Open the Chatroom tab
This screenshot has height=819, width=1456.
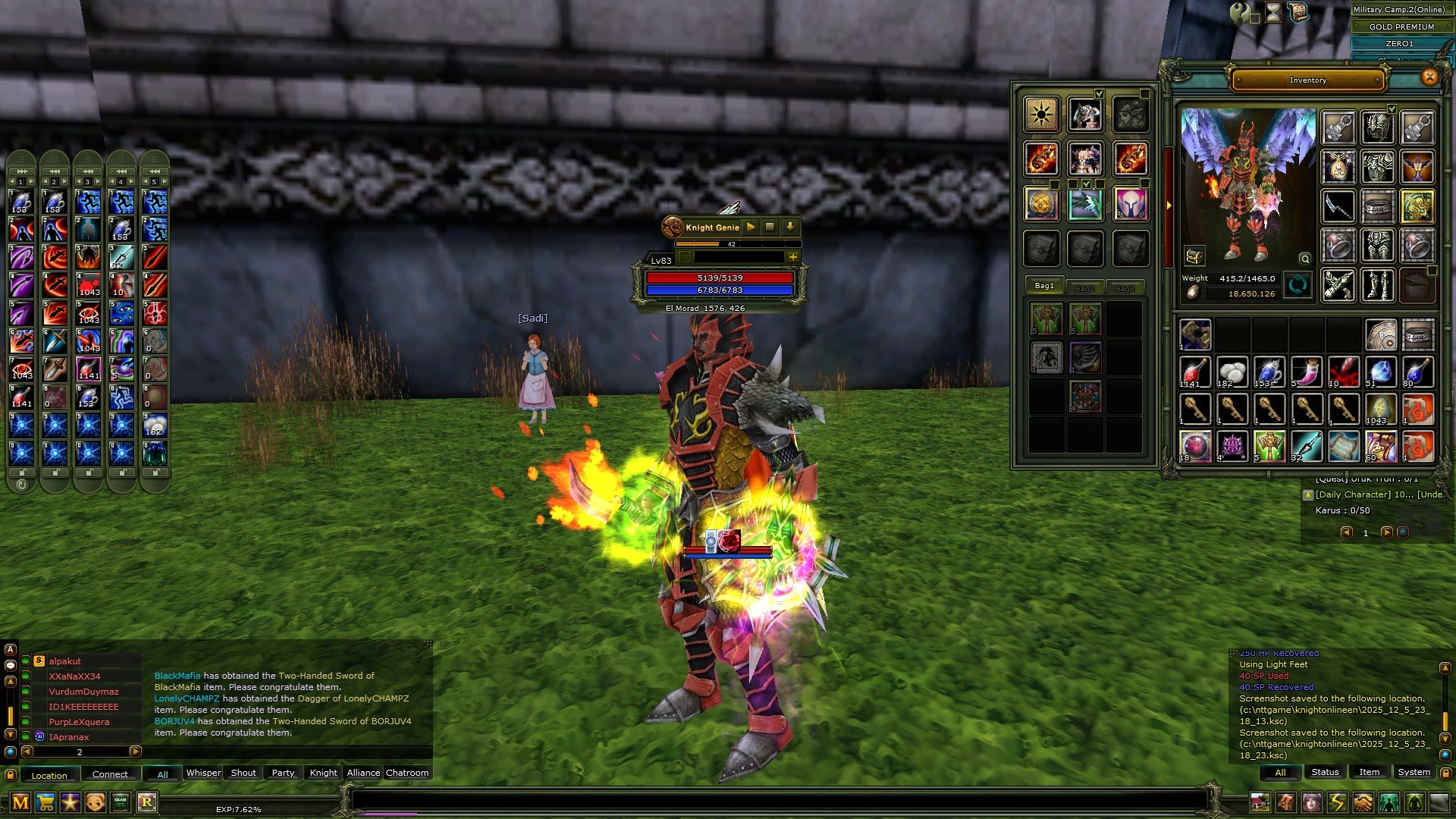(407, 773)
